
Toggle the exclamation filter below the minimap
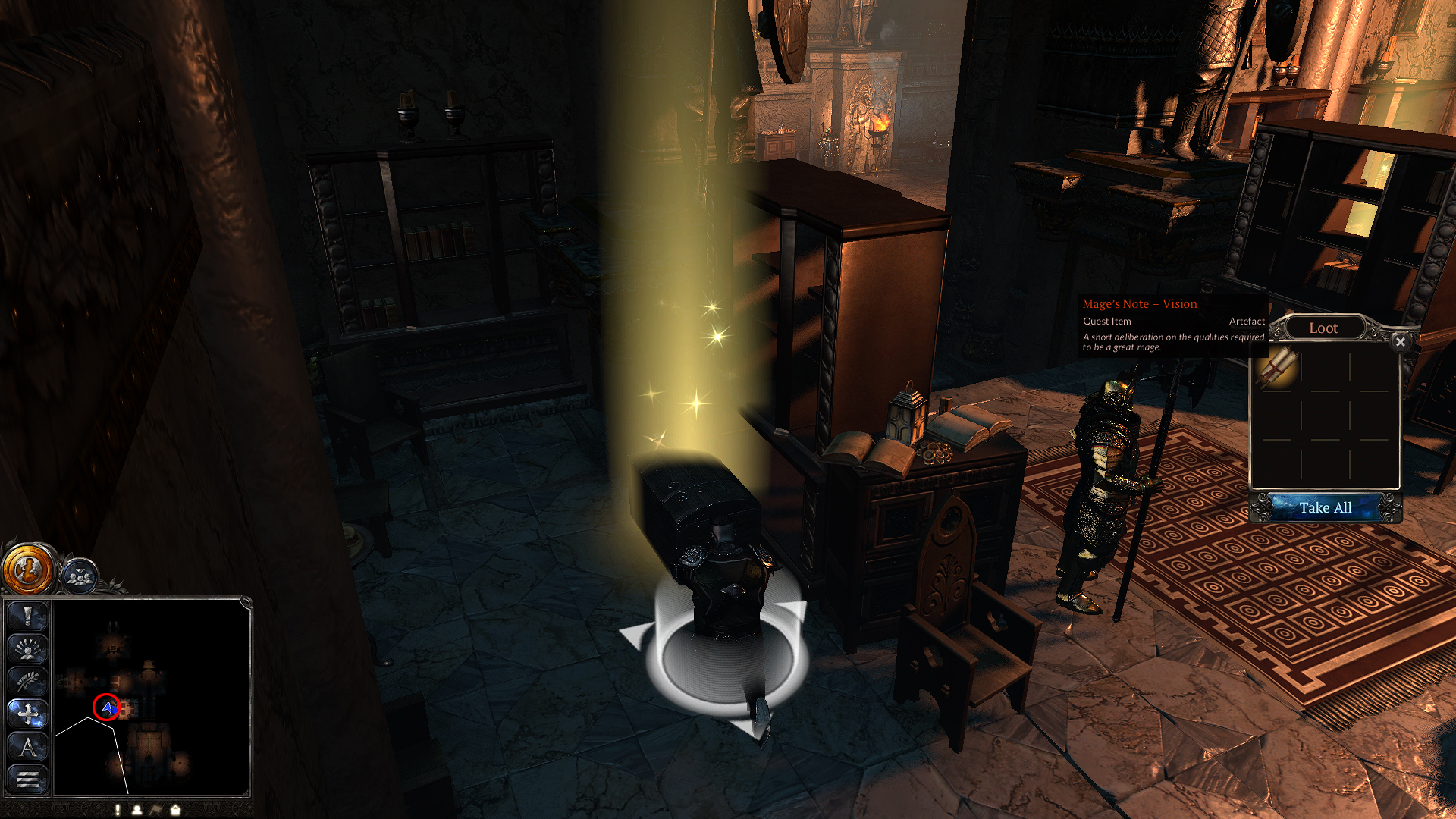click(118, 810)
